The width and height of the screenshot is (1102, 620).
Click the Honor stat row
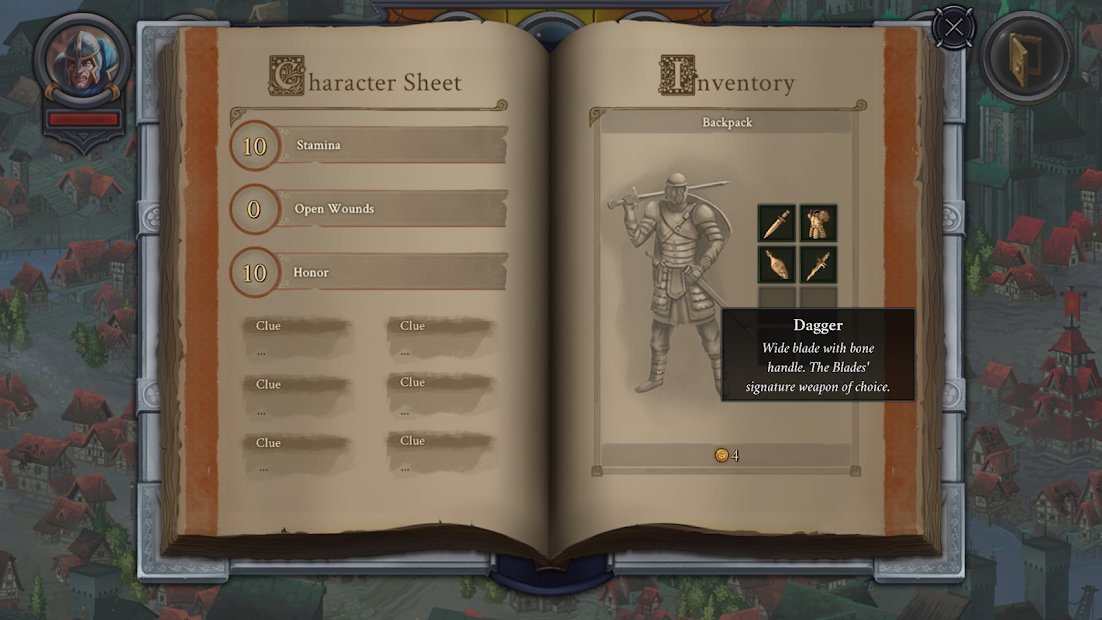click(x=390, y=272)
